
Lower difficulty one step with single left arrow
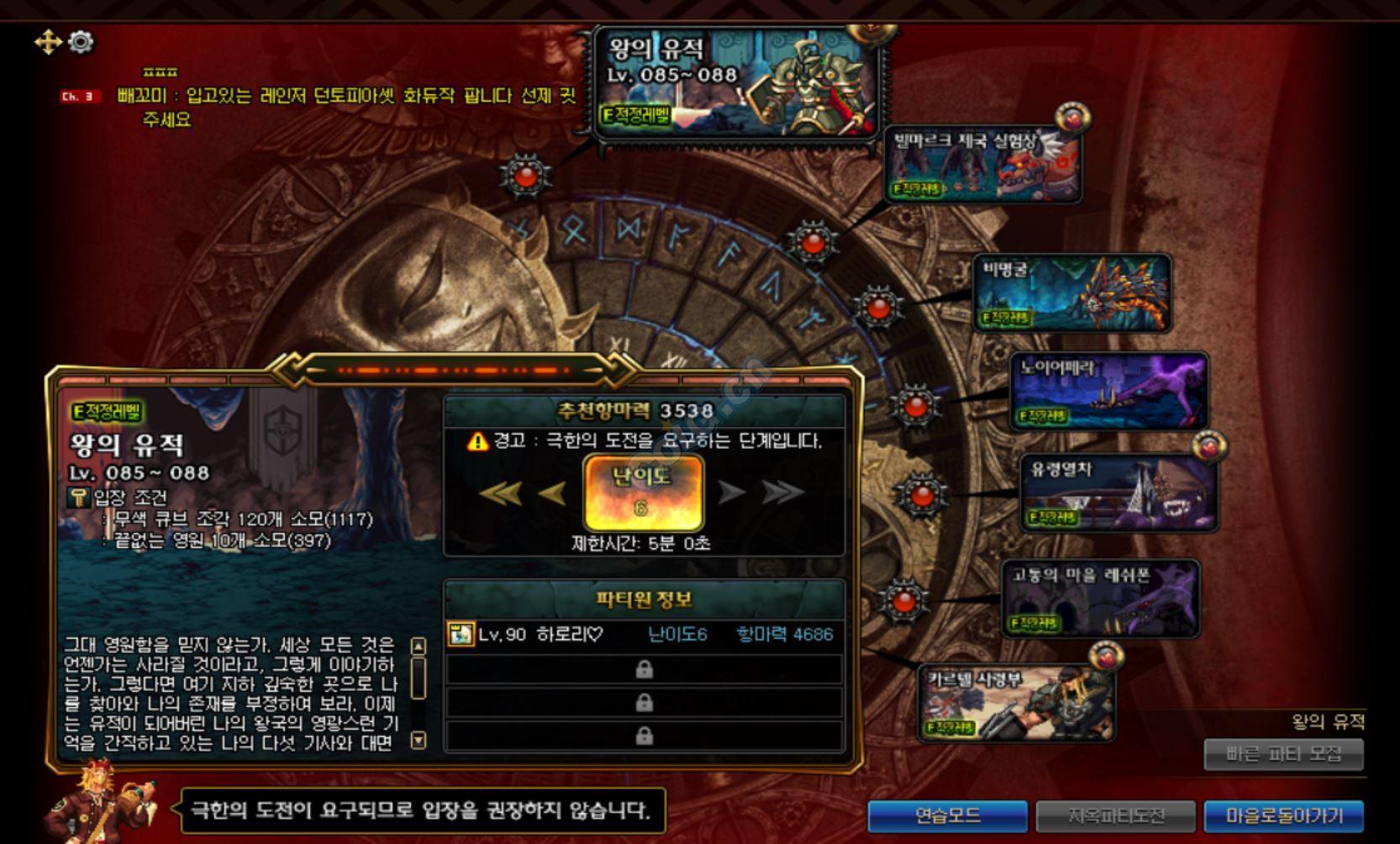(553, 493)
